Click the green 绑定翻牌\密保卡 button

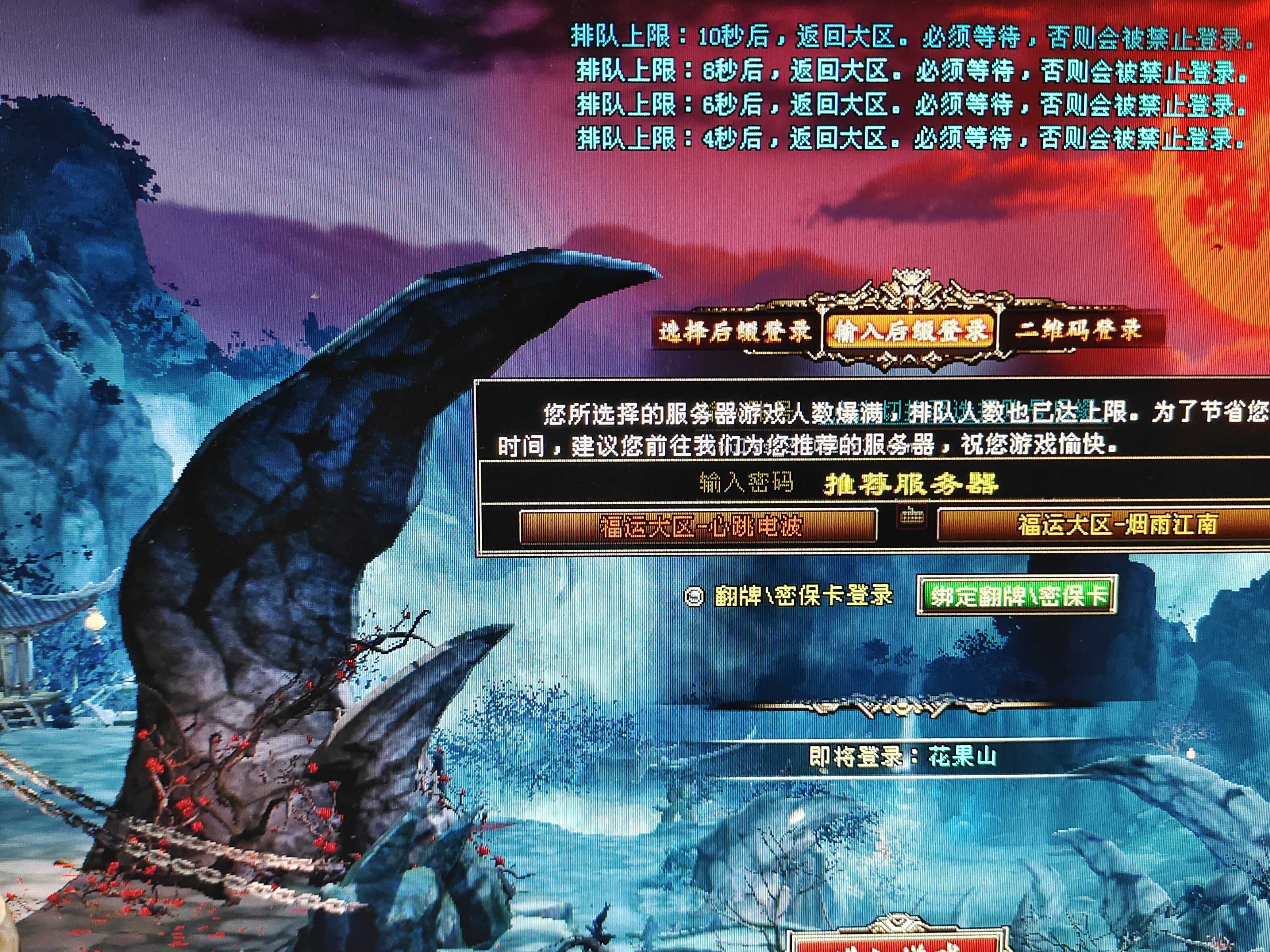[1015, 596]
